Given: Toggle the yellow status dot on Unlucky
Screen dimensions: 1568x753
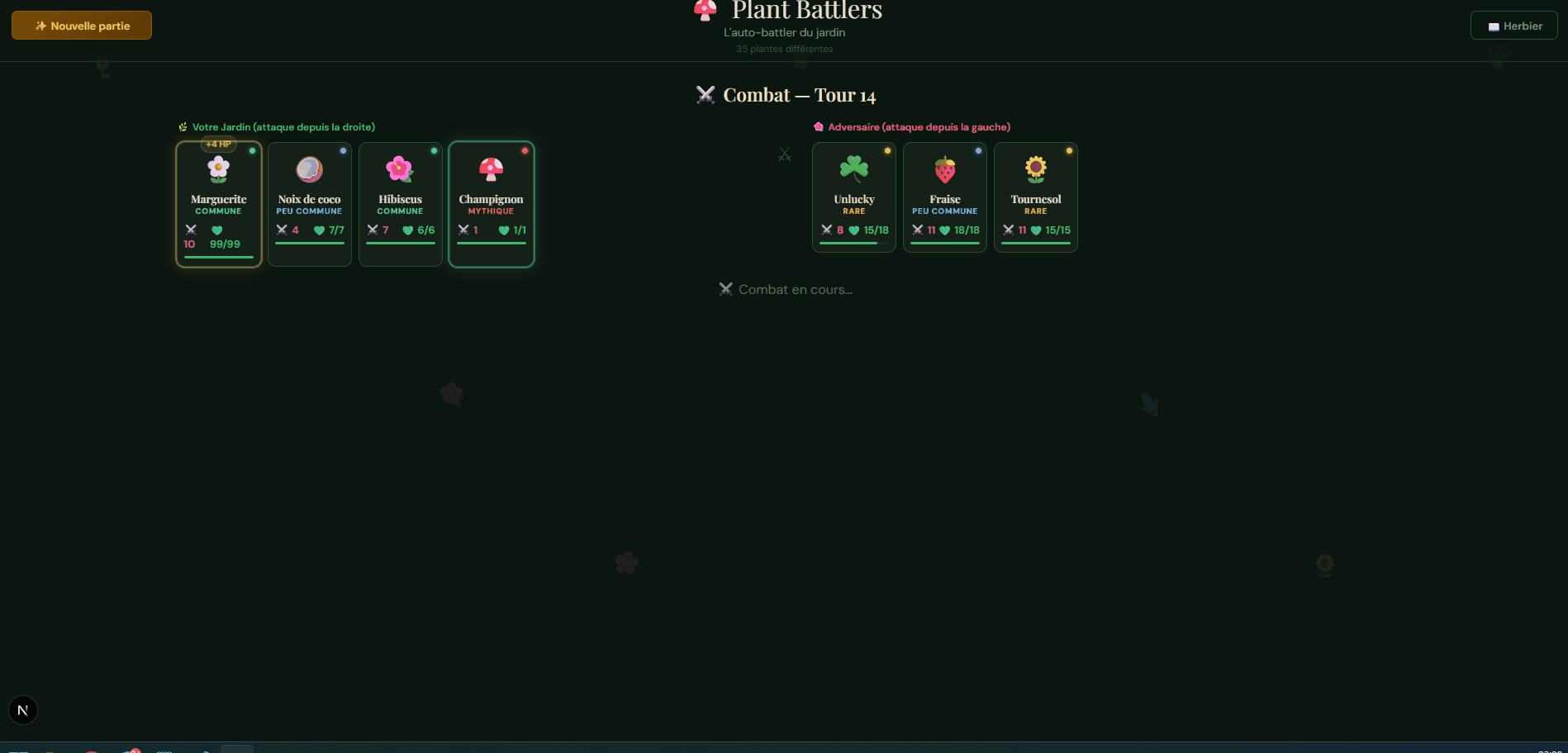Looking at the screenshot, I should [887, 150].
